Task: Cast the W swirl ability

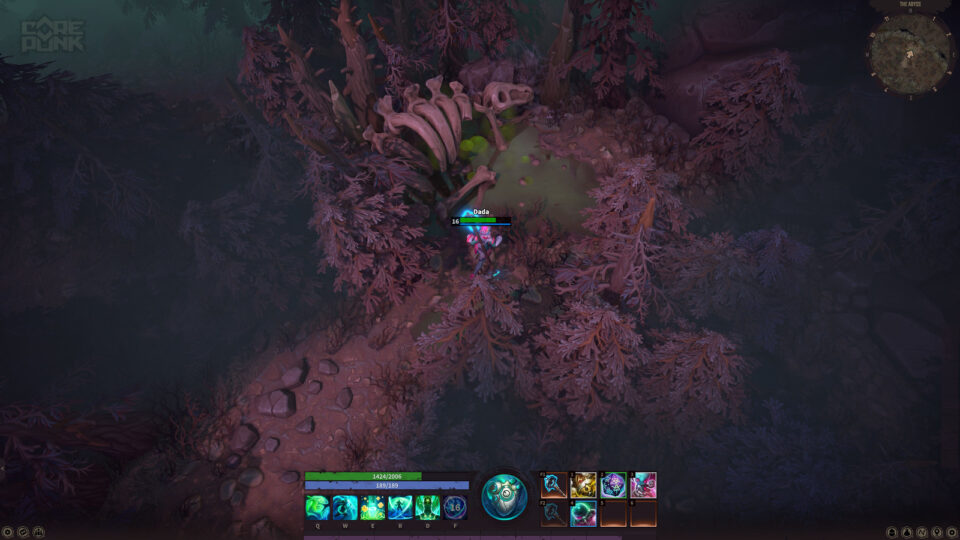Action: coord(345,507)
